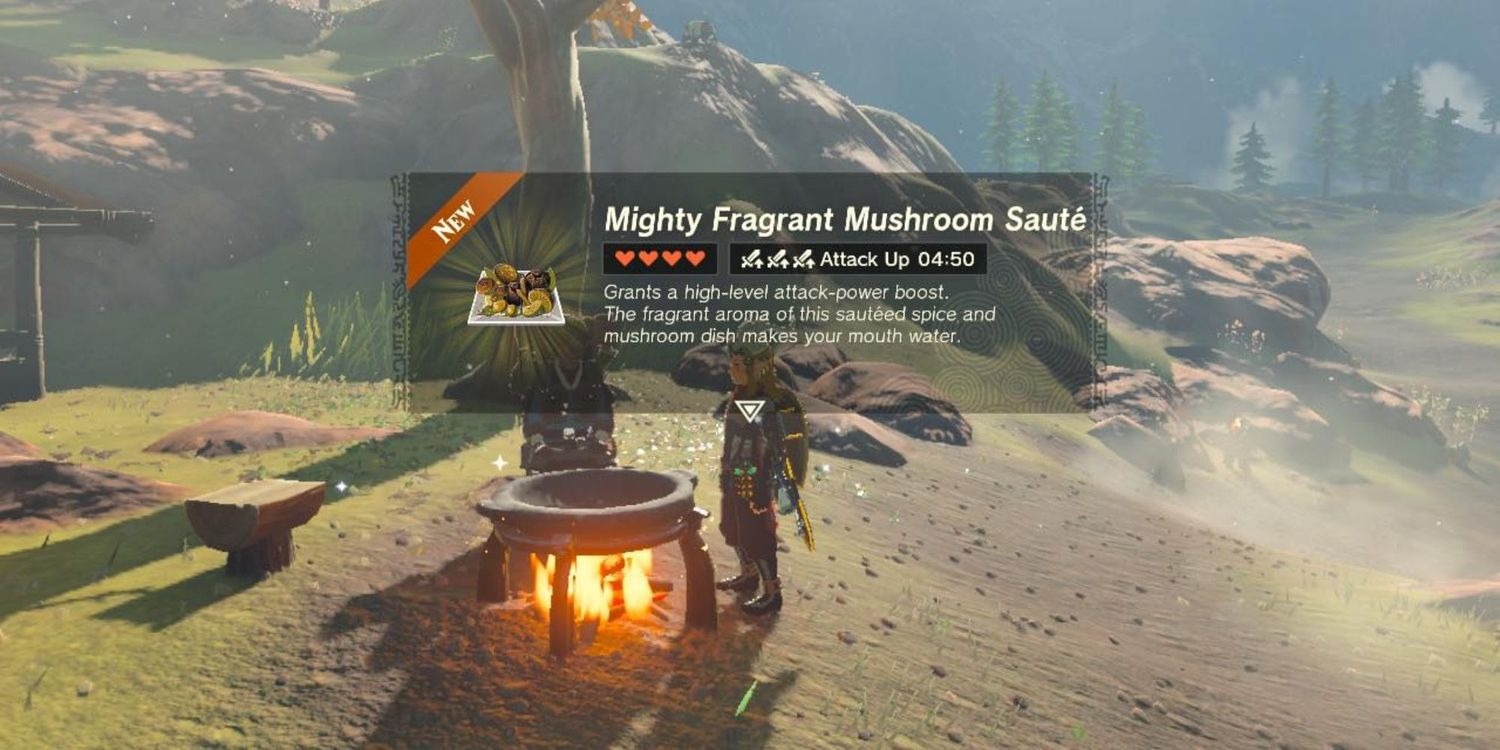This screenshot has width=1500, height=750.
Task: Click the first sword Attack Up icon
Action: pos(751,259)
